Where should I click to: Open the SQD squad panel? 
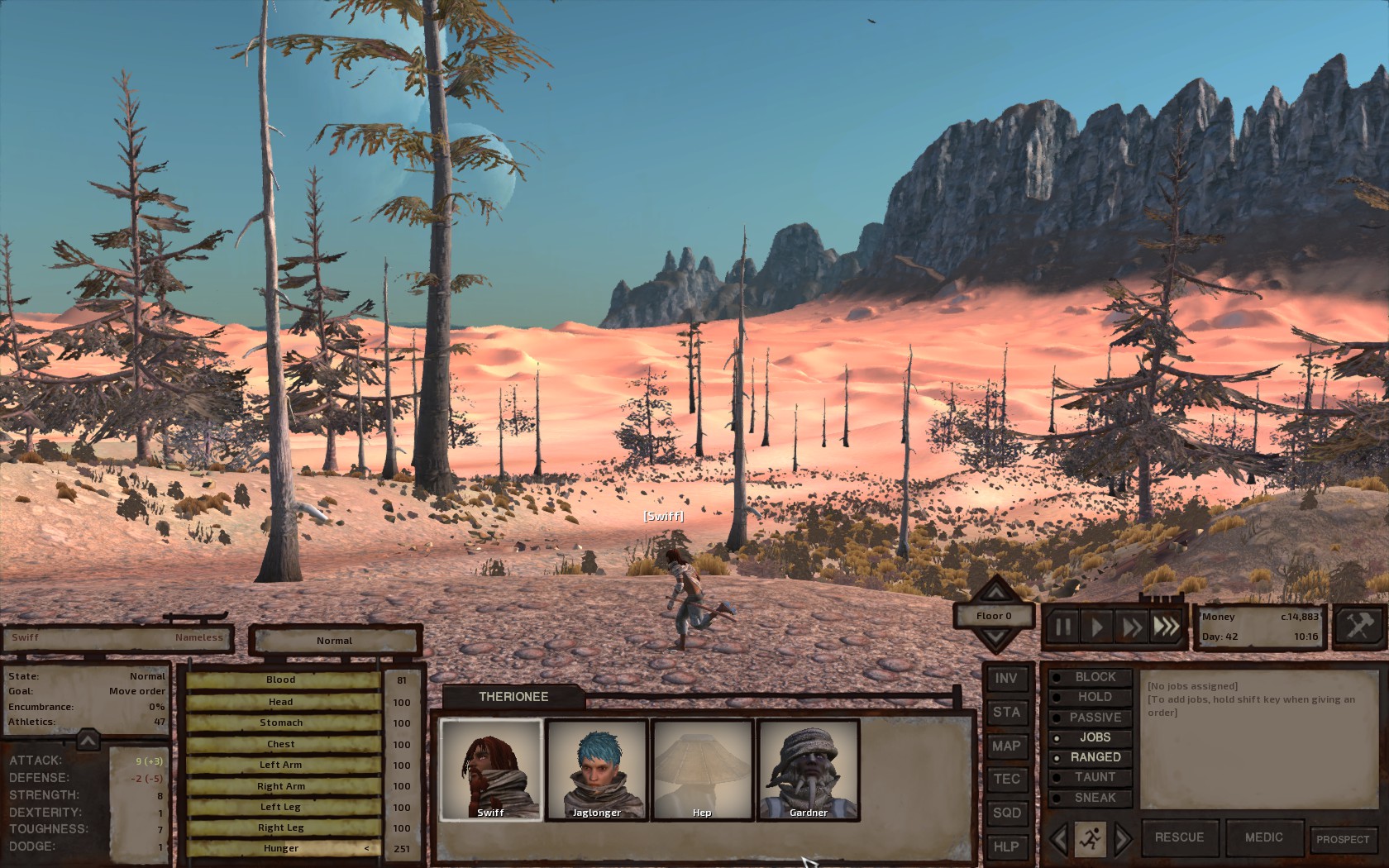click(x=1006, y=813)
